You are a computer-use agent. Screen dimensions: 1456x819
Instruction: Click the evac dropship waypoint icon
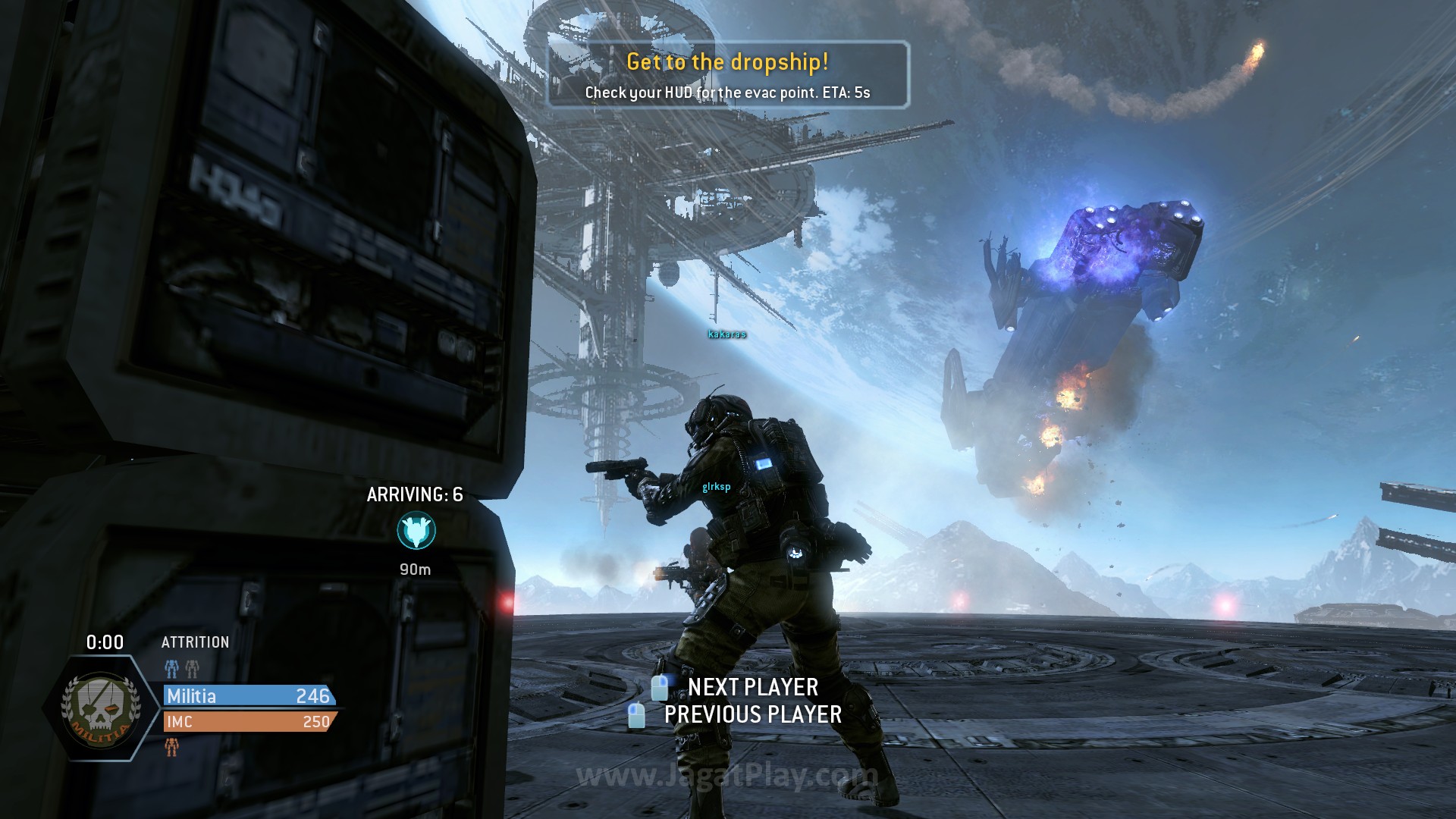click(x=416, y=531)
